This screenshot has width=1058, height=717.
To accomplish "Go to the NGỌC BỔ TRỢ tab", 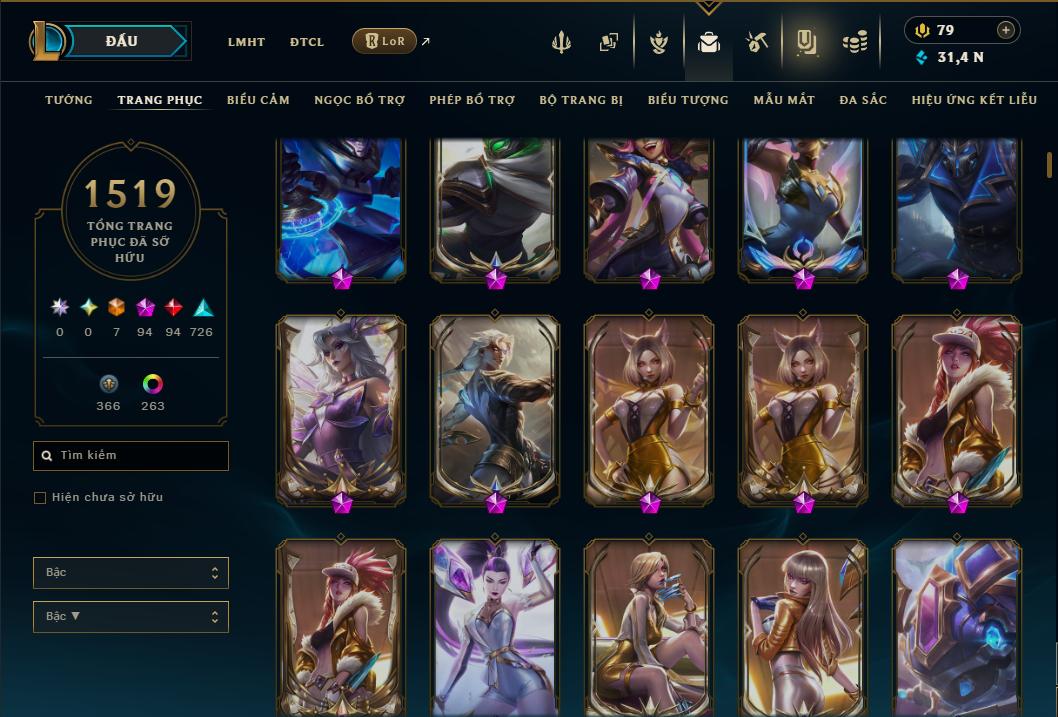I will coord(359,100).
